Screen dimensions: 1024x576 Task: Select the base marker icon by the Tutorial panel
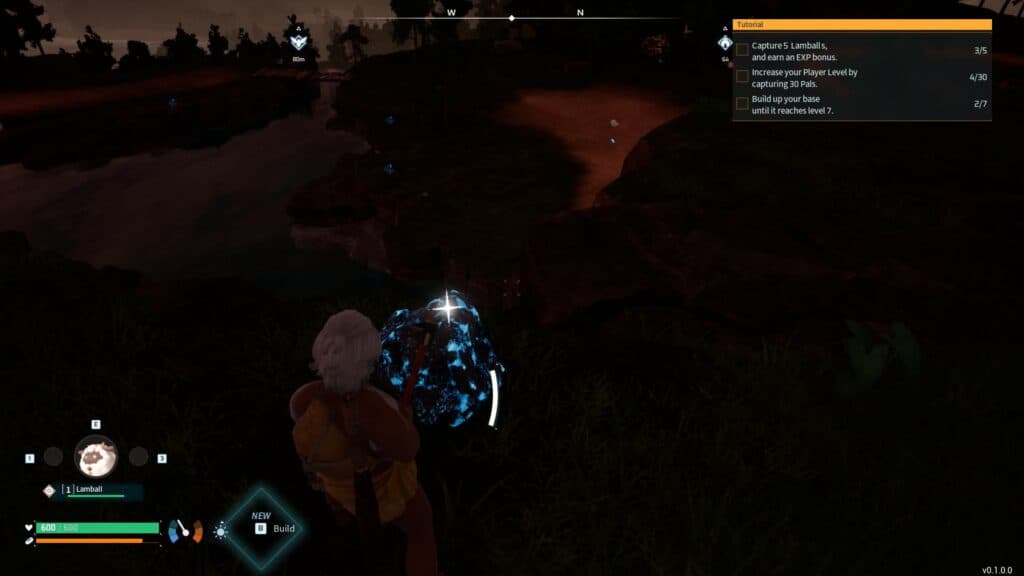point(725,44)
